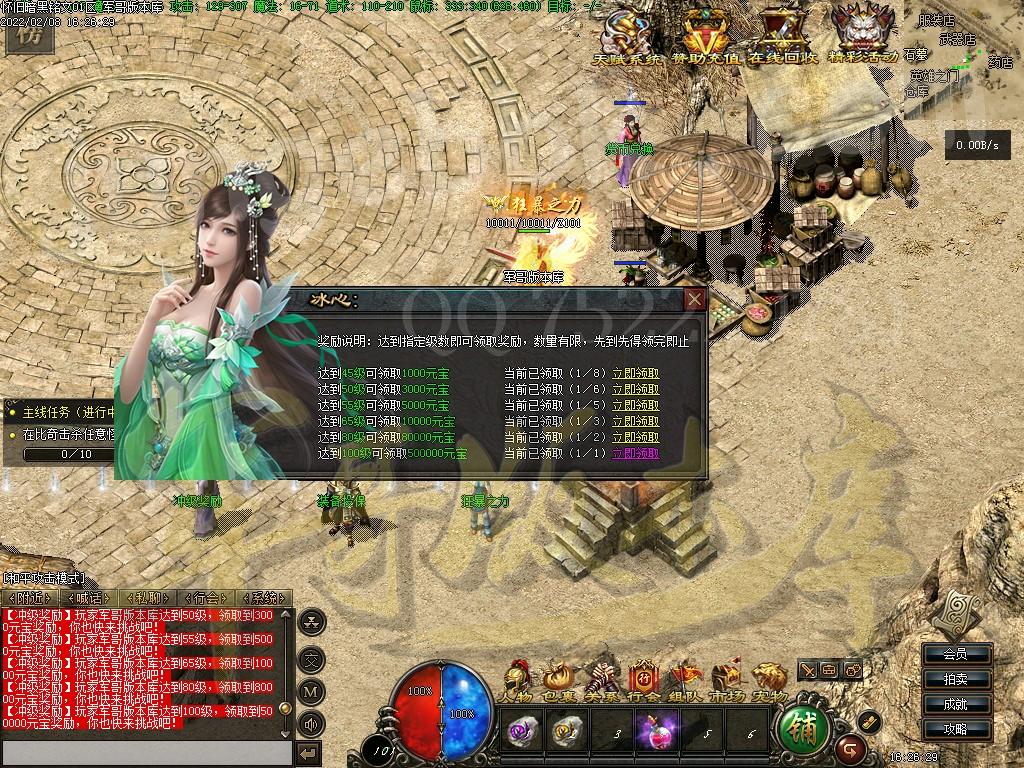1024x768 pixels.
Task: Open the 人物 character panel
Action: coord(517,680)
